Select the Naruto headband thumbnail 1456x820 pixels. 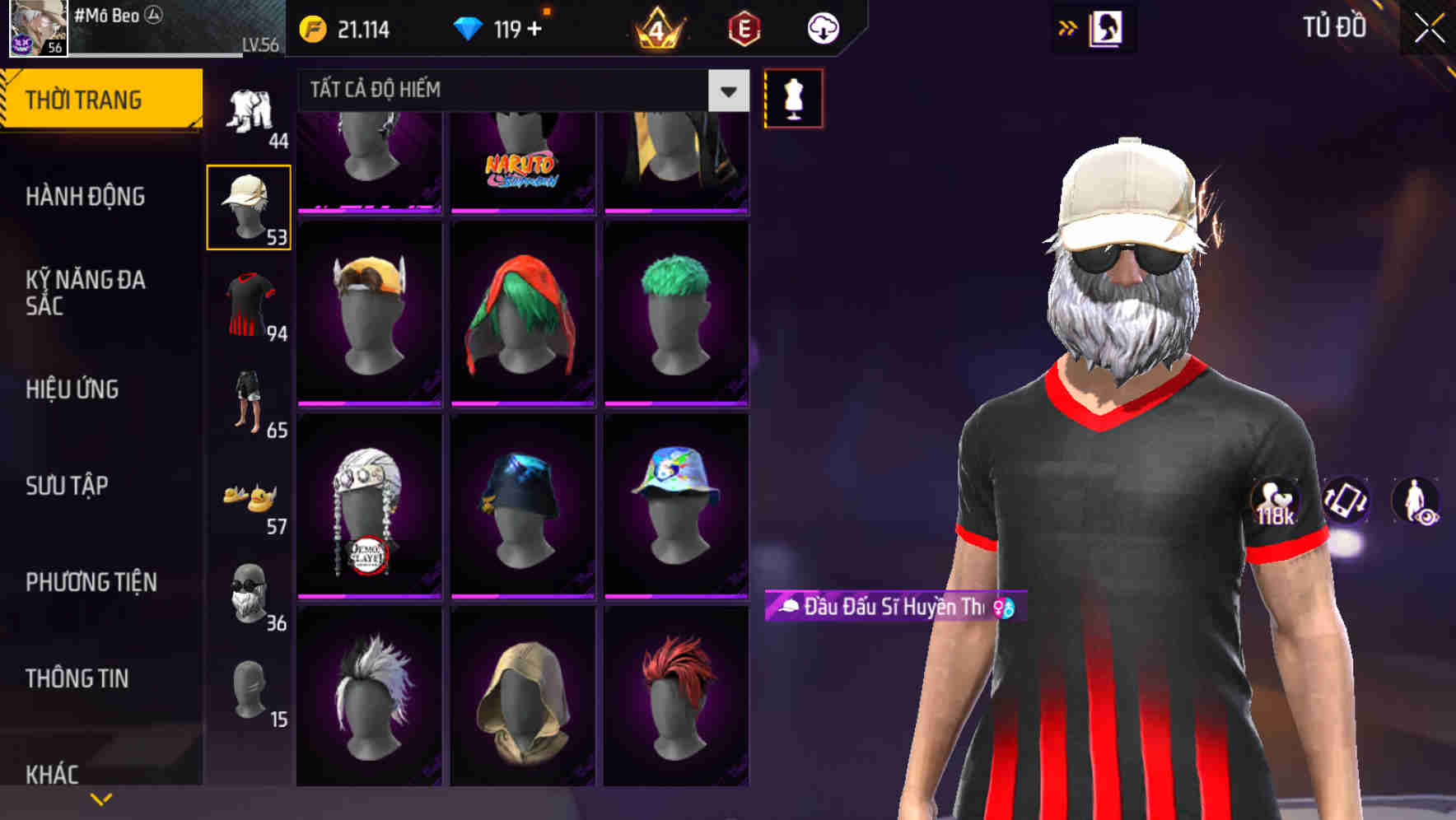pos(522,156)
